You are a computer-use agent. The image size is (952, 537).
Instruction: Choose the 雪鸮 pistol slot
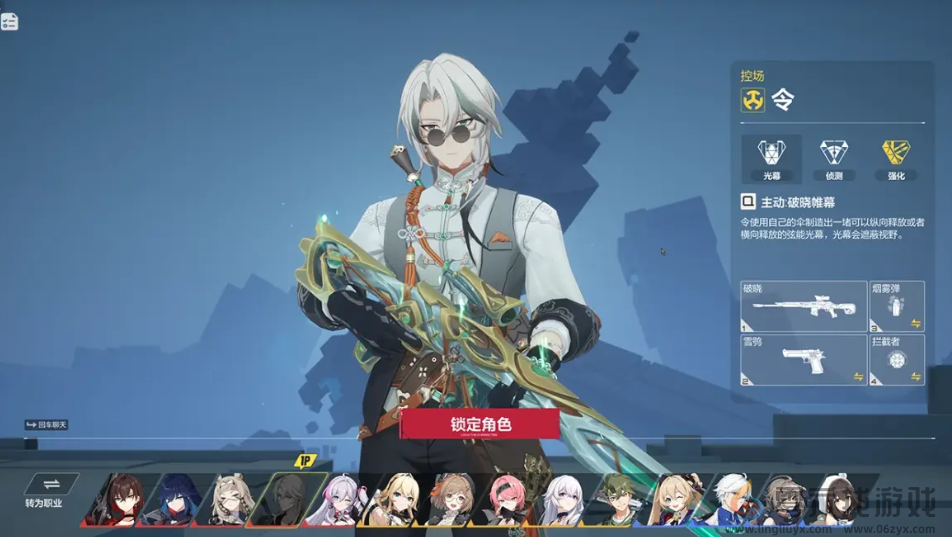803,360
